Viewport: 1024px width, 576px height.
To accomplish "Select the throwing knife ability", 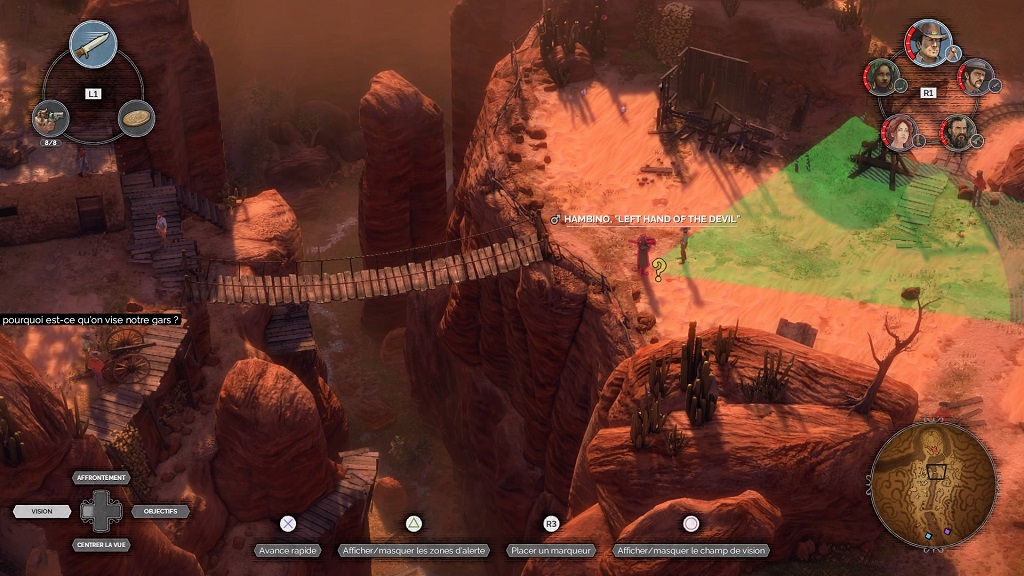I will coord(93,45).
